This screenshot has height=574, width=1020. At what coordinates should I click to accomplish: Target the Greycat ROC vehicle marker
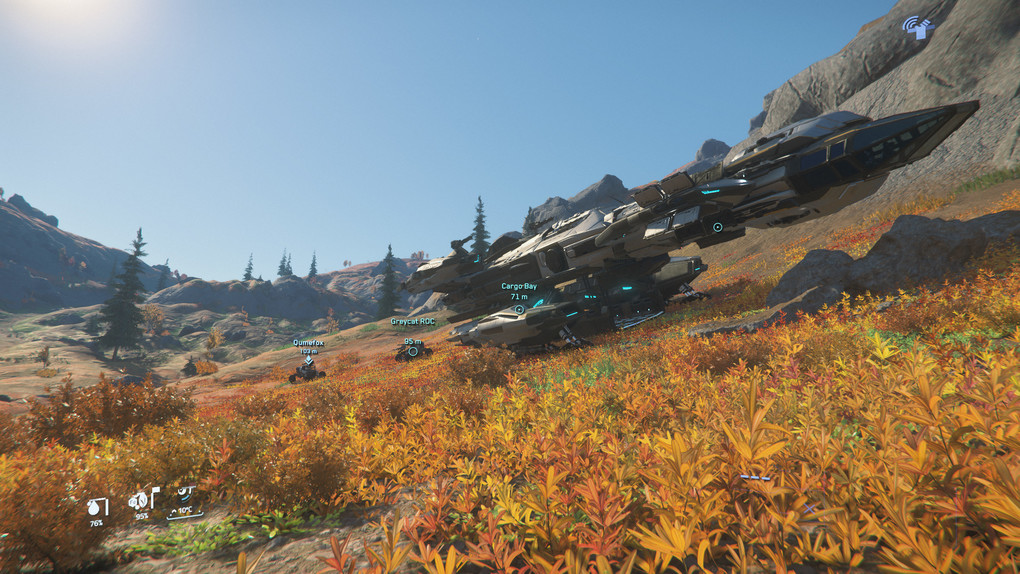coord(412,351)
